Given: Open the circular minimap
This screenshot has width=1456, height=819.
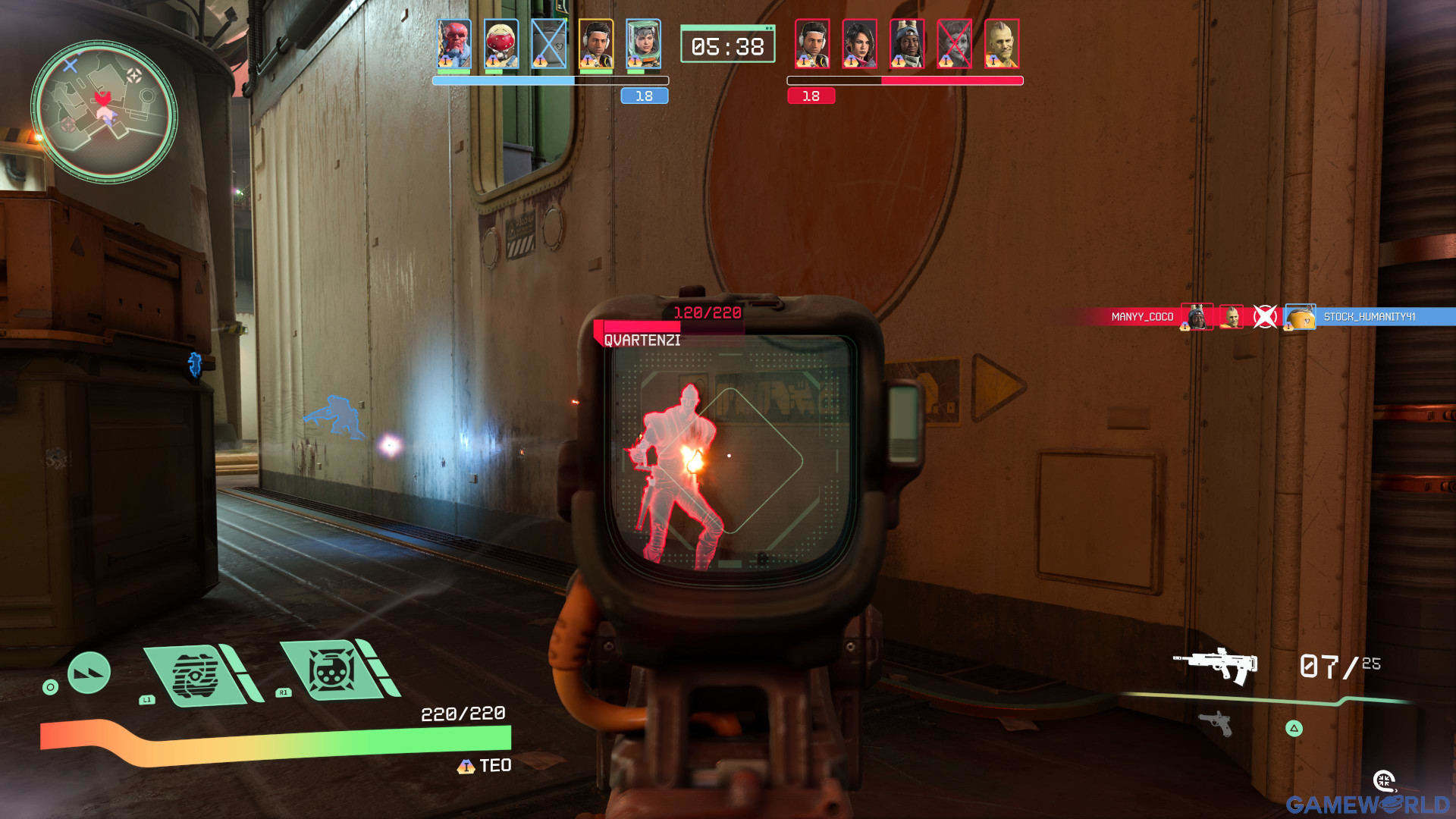Looking at the screenshot, I should pyautogui.click(x=104, y=111).
